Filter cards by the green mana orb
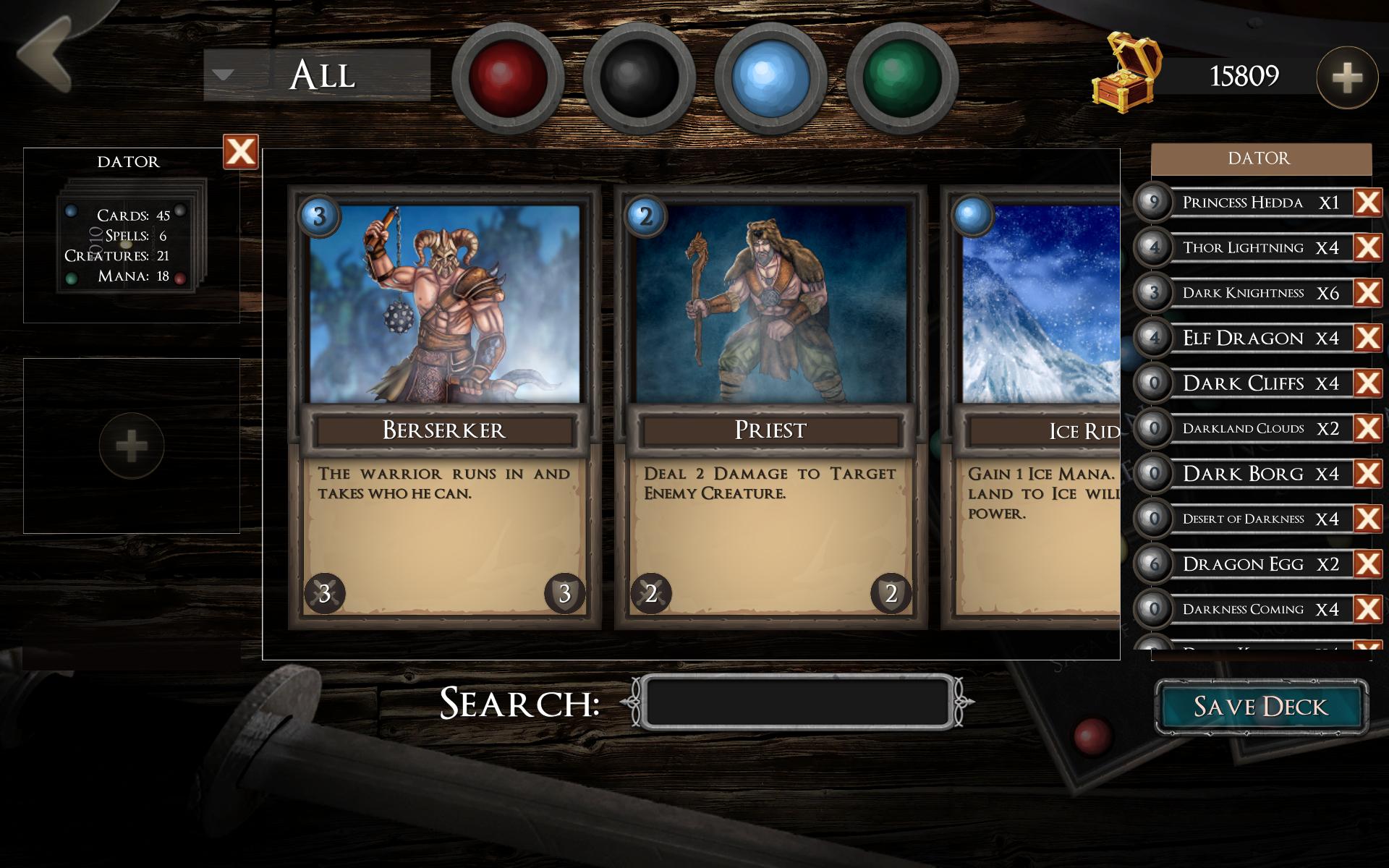1389x868 pixels. point(902,77)
